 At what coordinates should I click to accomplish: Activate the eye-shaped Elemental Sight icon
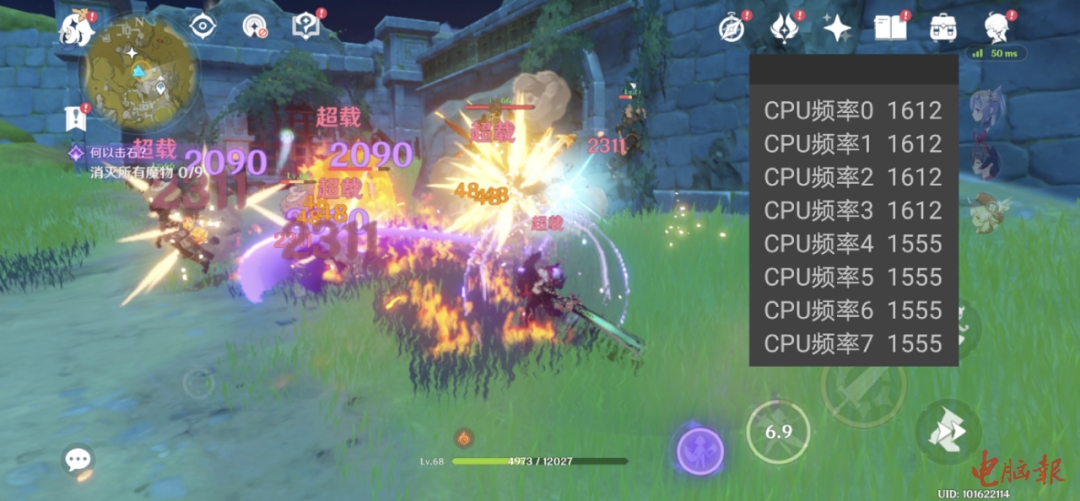(203, 27)
